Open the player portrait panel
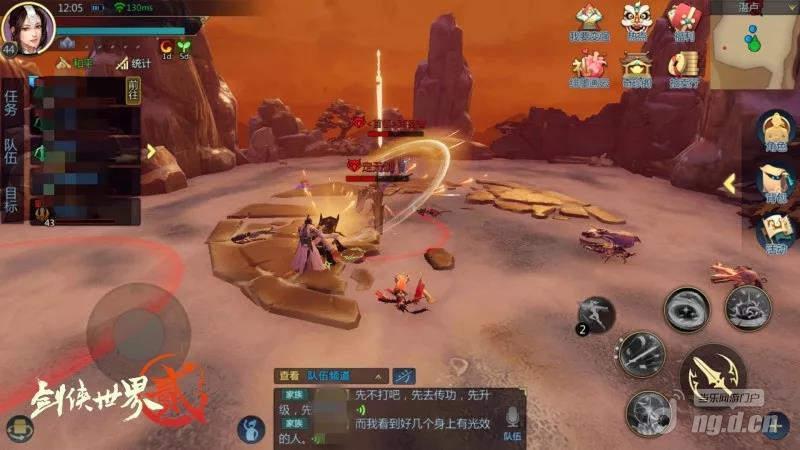 click(x=27, y=27)
